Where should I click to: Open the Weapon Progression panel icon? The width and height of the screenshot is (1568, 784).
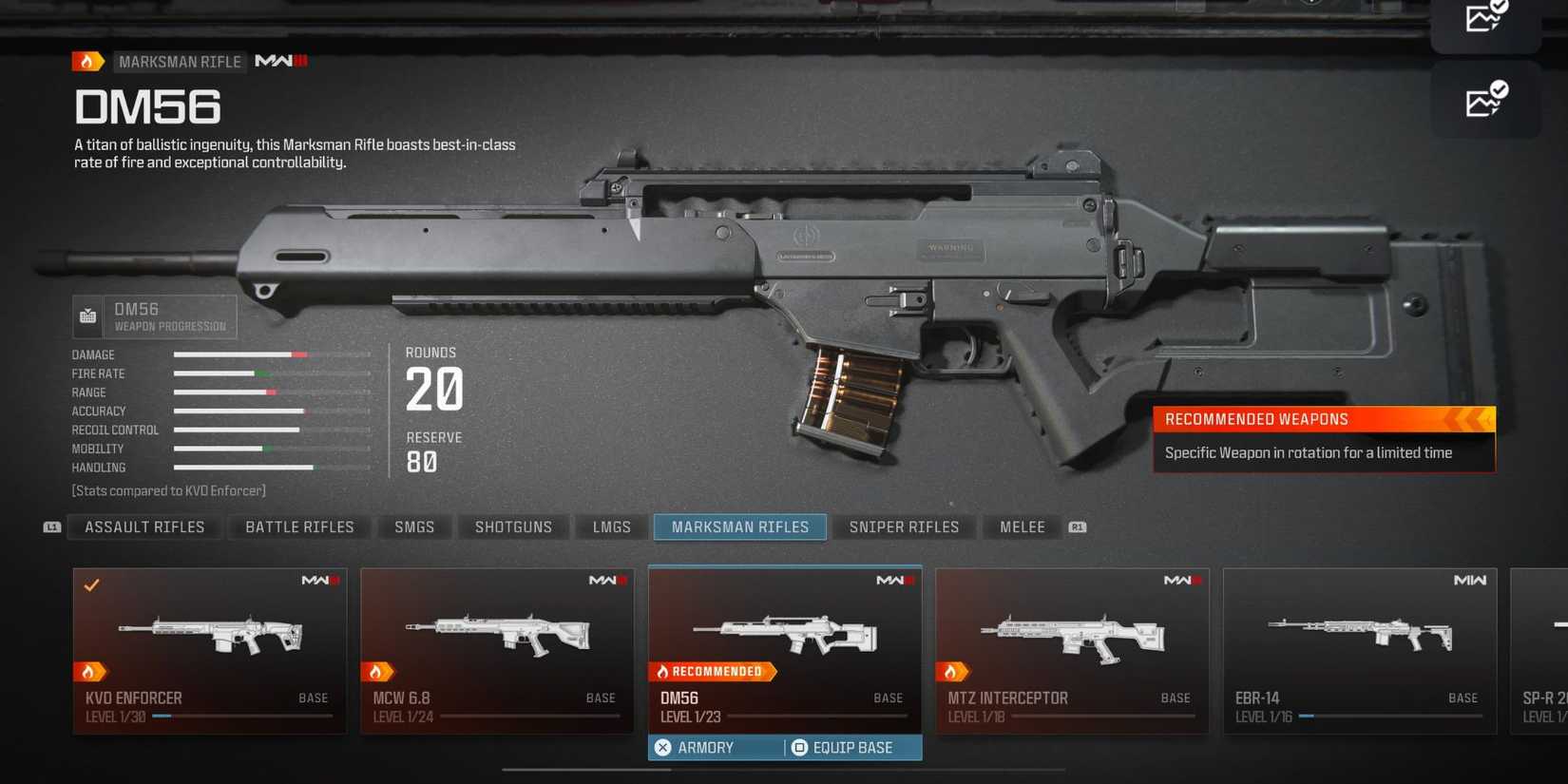[x=86, y=316]
